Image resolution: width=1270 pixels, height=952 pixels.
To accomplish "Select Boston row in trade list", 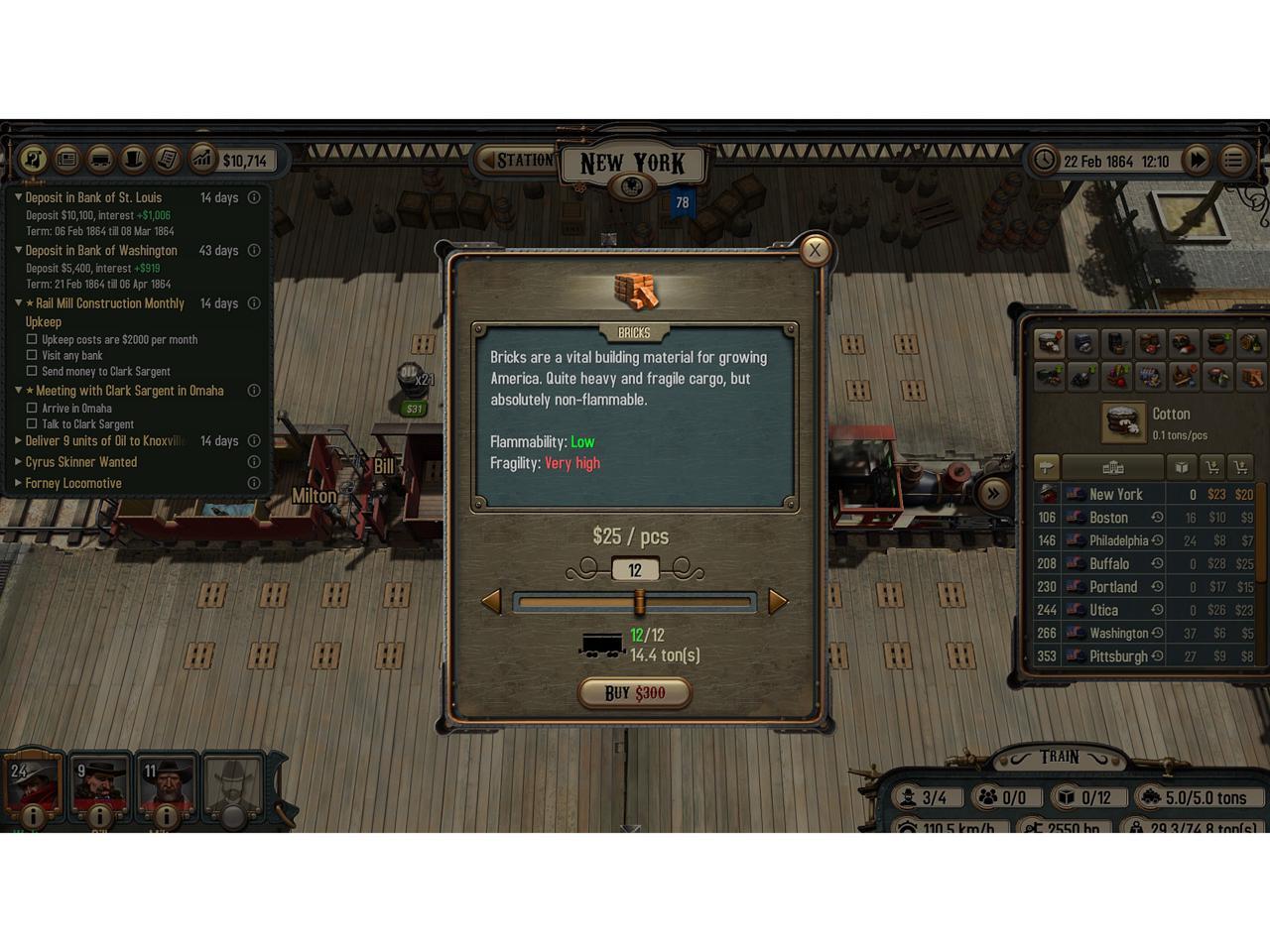I will tap(1108, 518).
